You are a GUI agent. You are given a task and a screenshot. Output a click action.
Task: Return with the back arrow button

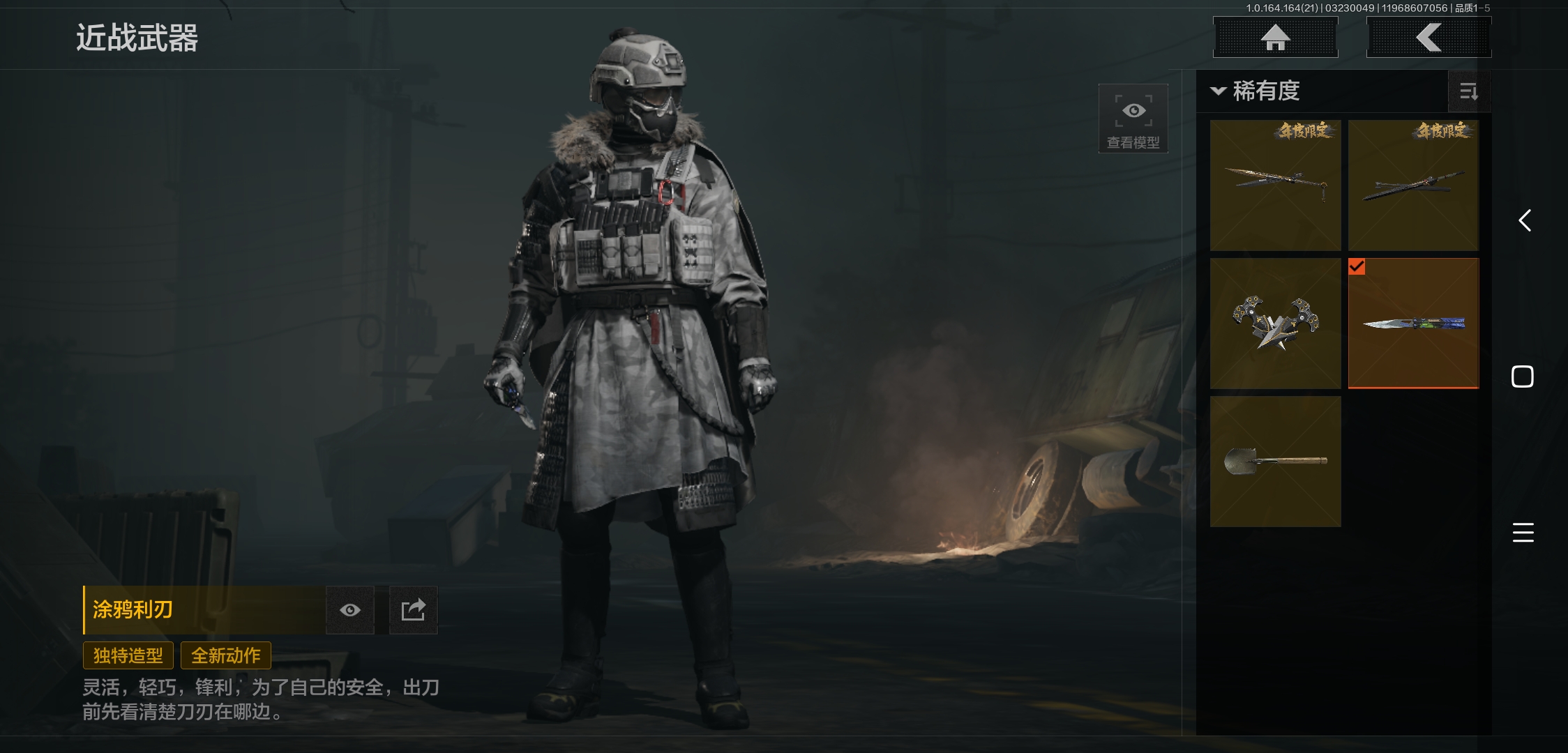1428,38
